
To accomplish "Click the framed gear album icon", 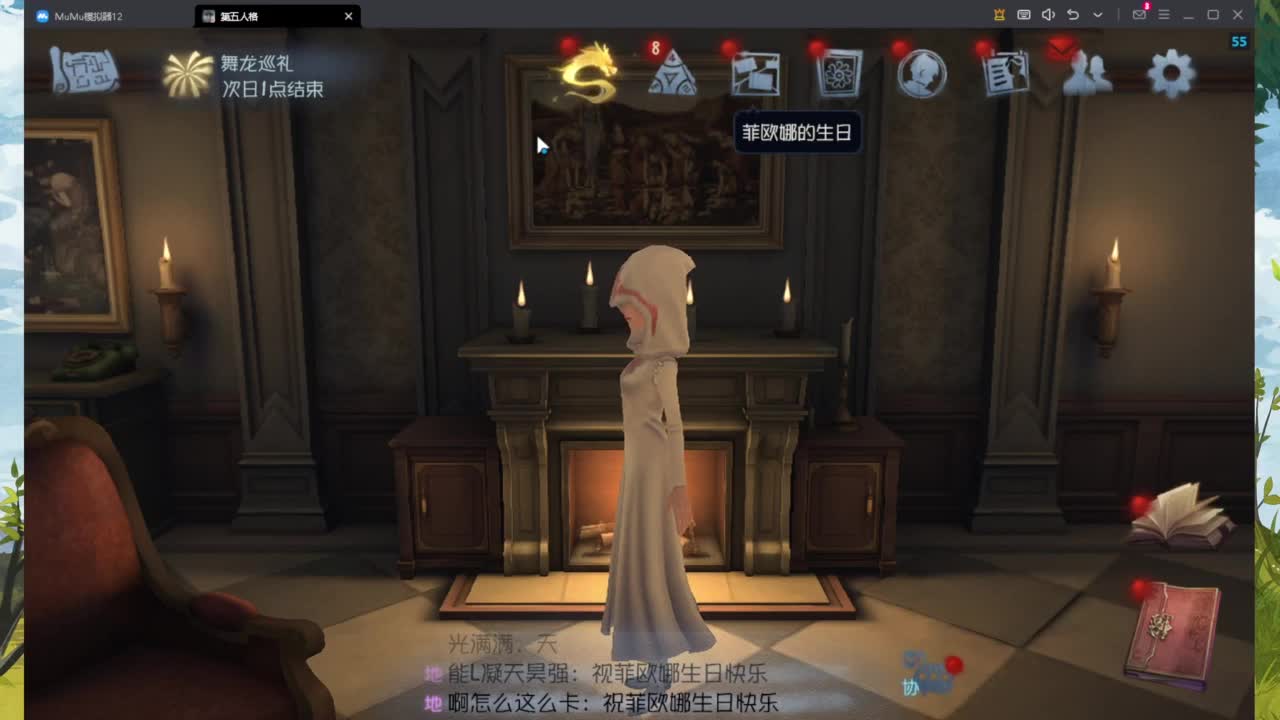I will [839, 72].
